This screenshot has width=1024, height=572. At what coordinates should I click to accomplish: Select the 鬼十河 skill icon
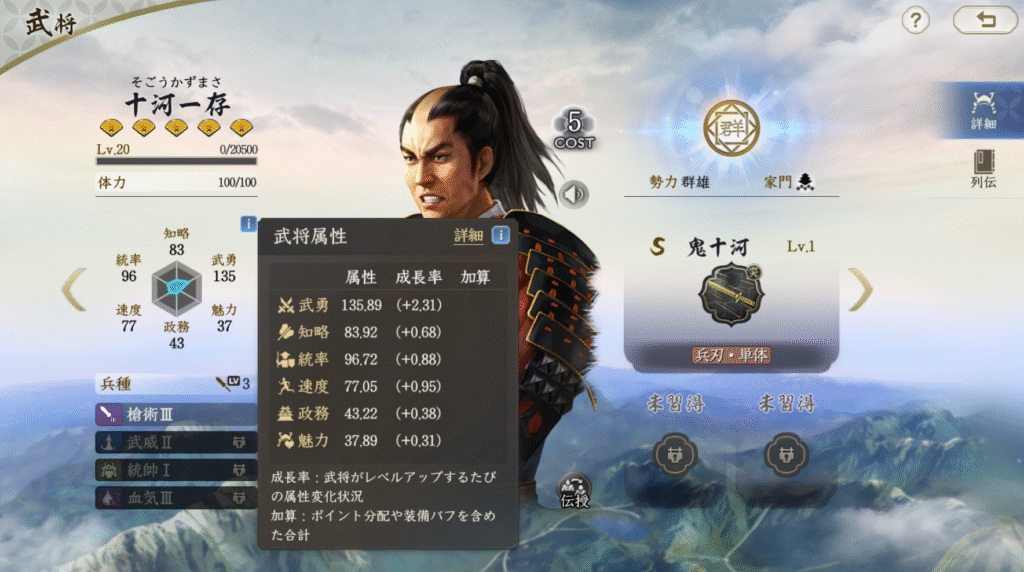click(x=731, y=293)
